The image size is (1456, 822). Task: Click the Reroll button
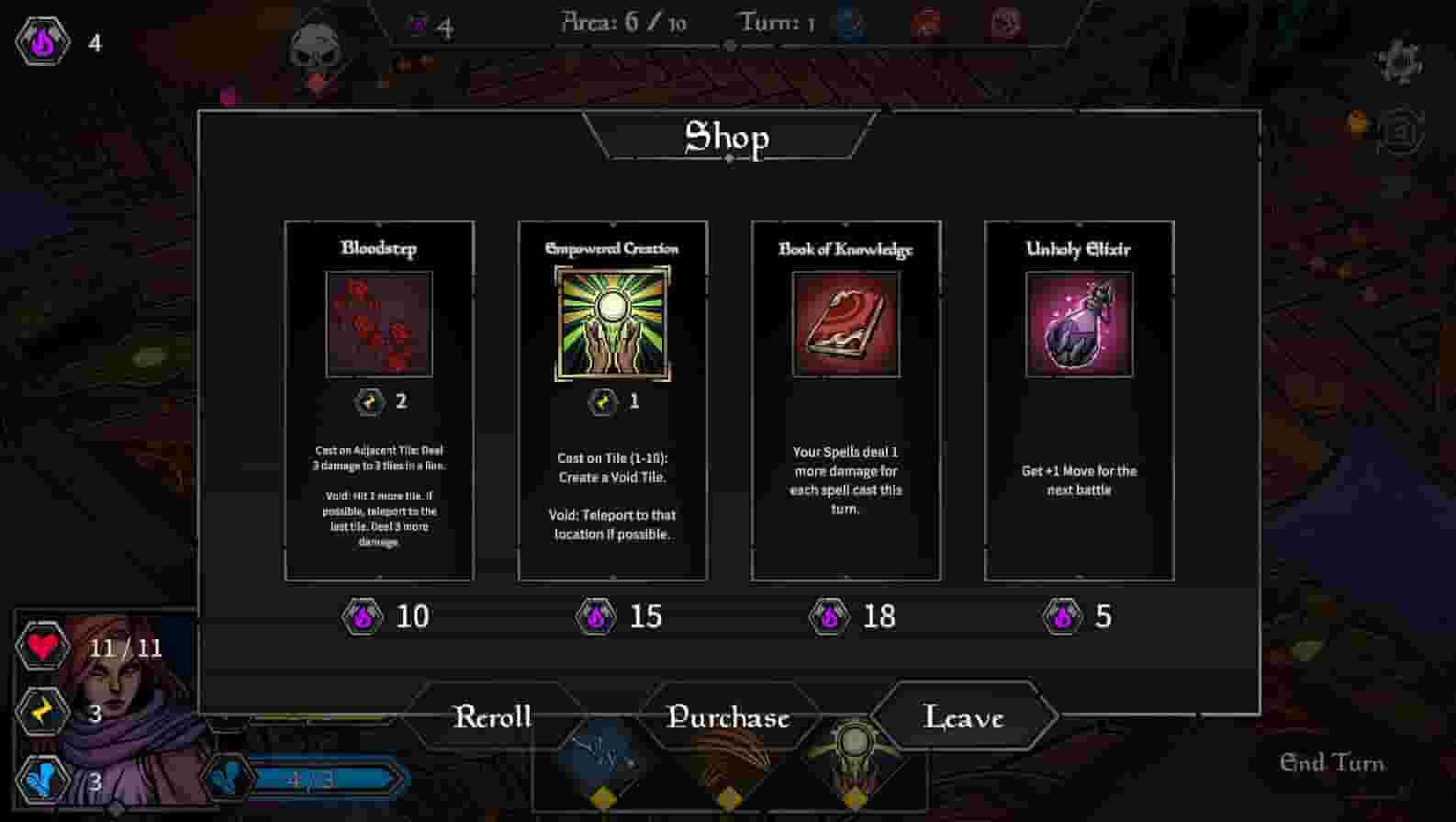point(493,716)
